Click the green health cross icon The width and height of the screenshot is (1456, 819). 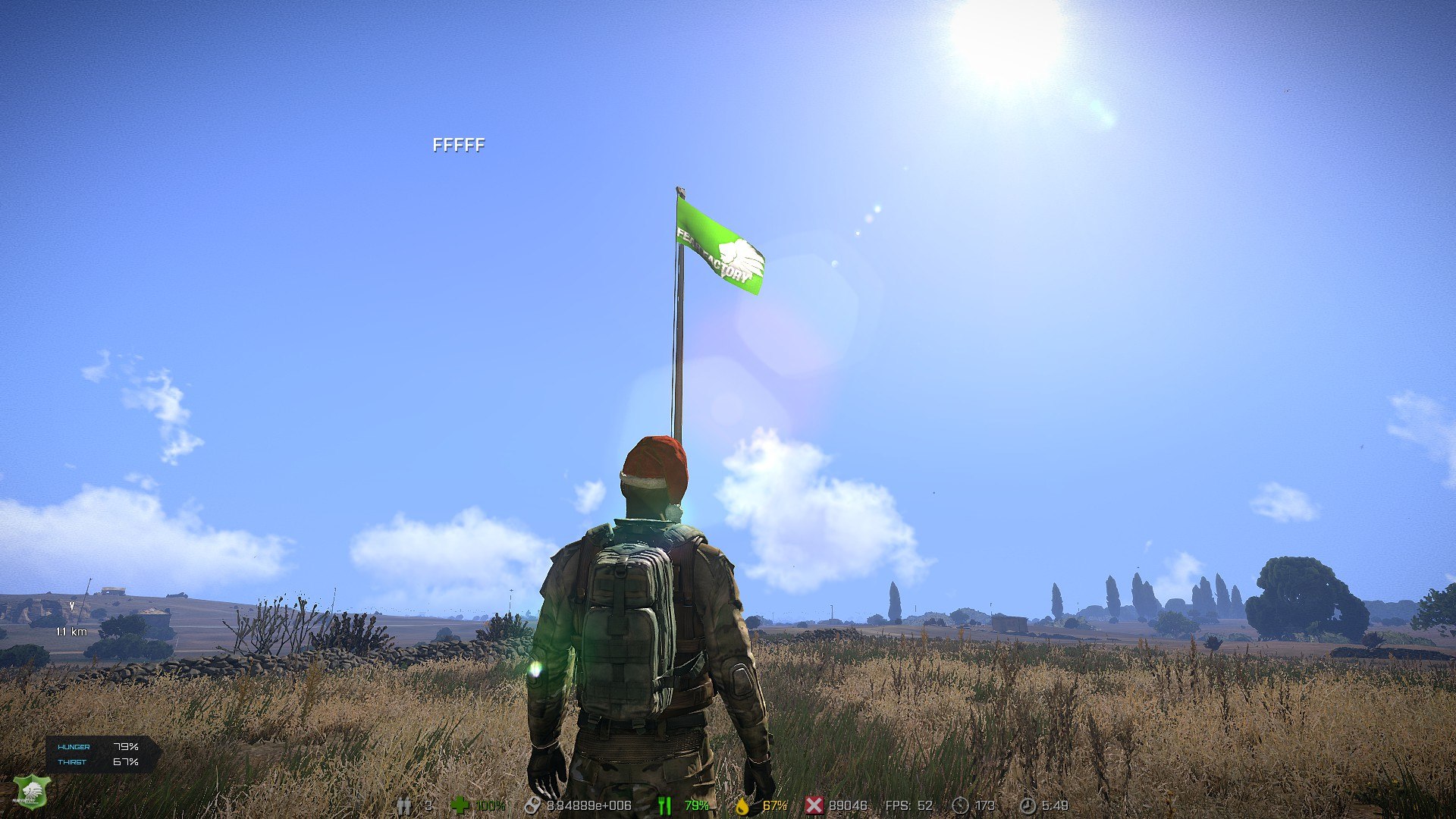(460, 805)
